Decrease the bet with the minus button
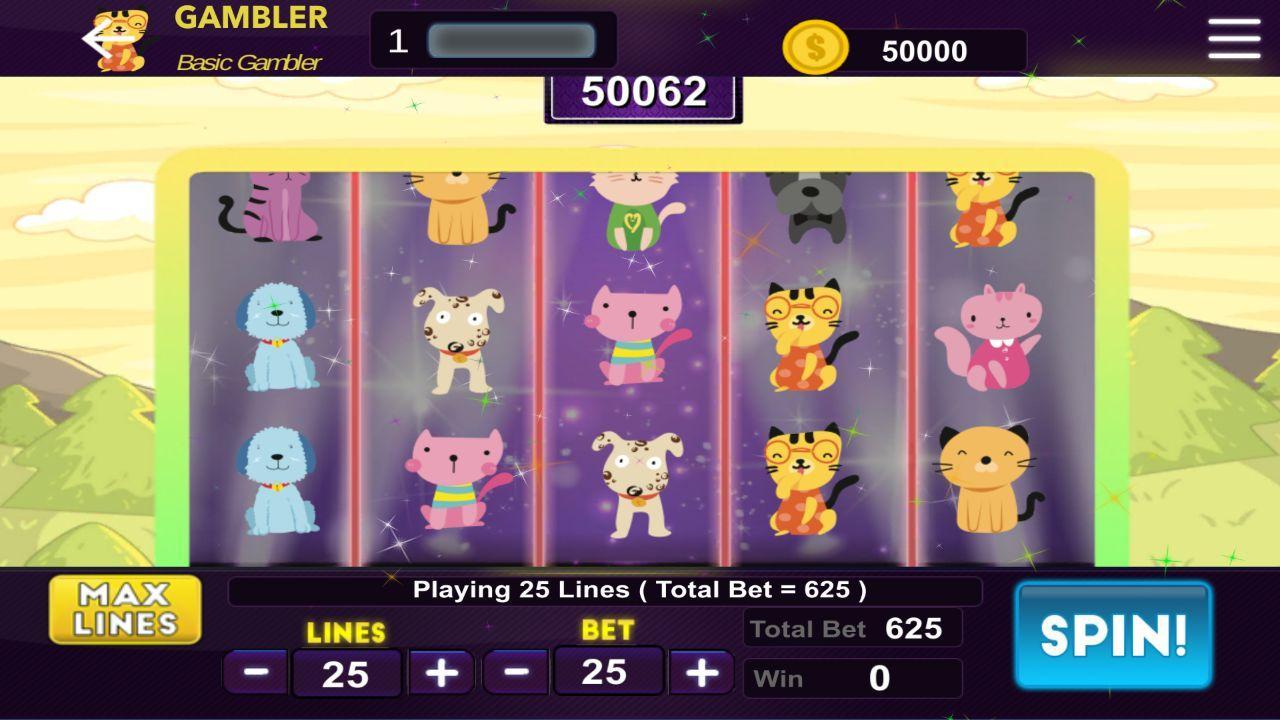This screenshot has width=1280, height=720. (519, 672)
